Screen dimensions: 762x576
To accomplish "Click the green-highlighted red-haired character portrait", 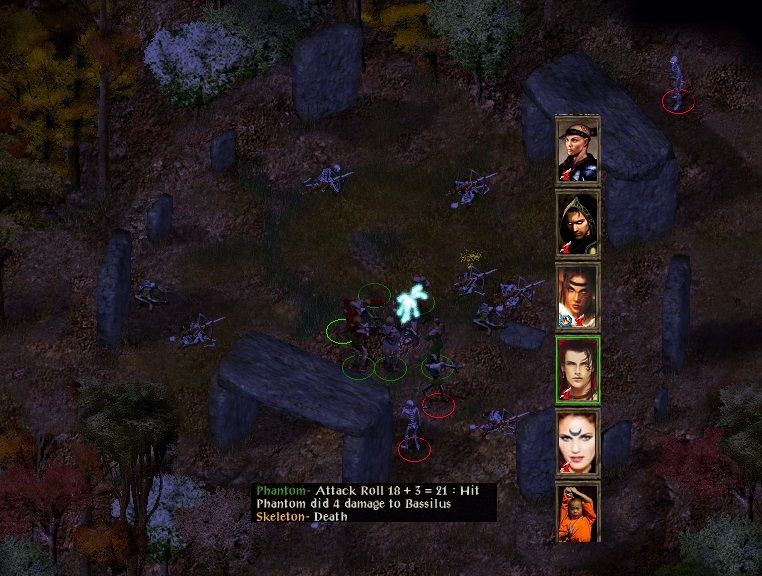I will 578,369.
